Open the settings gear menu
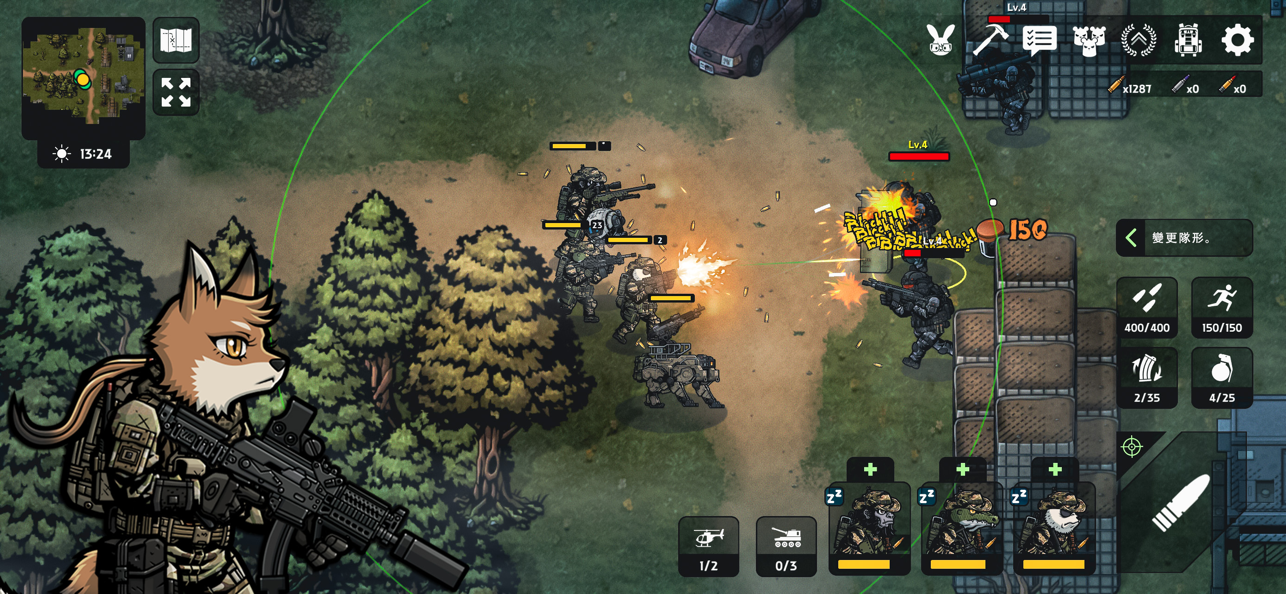Screen dimensions: 1286x594 click(1237, 40)
